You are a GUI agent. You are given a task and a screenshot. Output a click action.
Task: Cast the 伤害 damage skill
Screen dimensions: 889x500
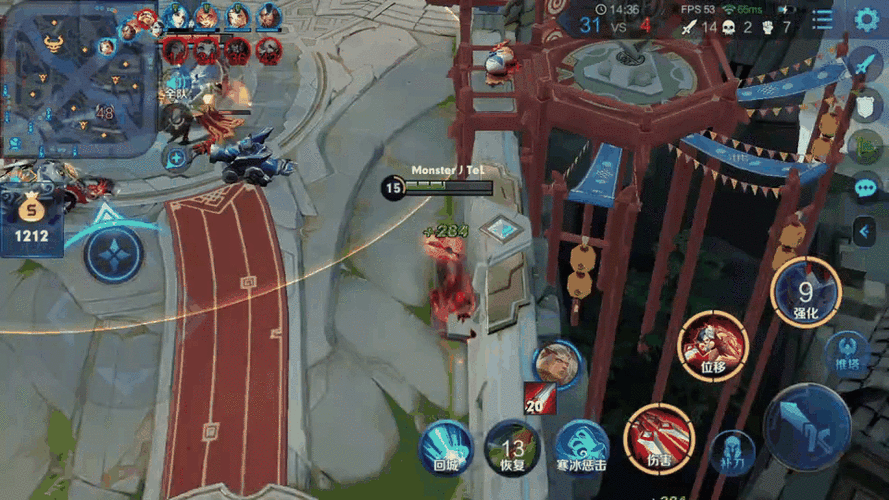[659, 438]
